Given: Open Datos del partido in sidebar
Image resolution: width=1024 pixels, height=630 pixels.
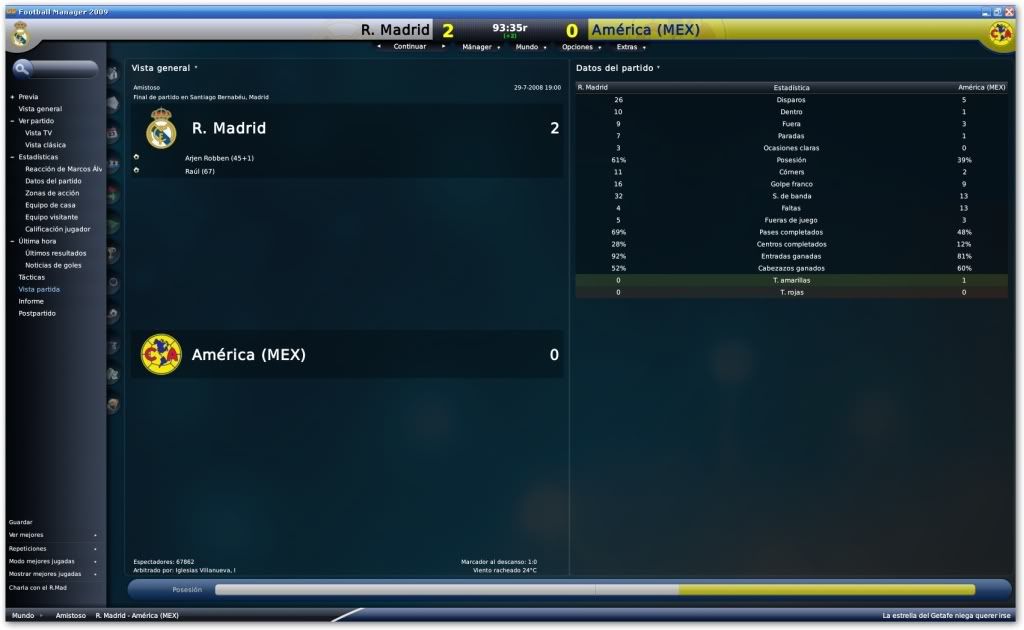Looking at the screenshot, I should point(53,181).
